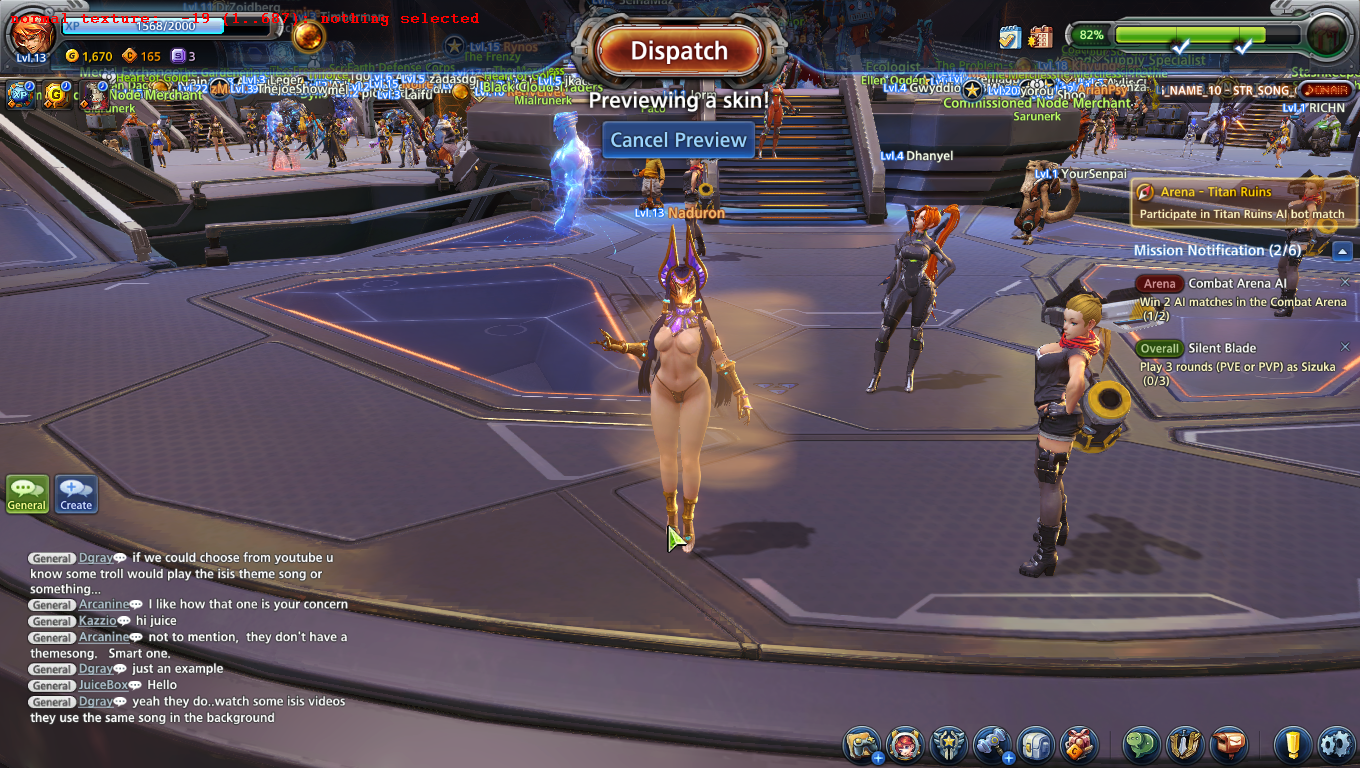Open the green chat bubbles social icon
1360x768 pixels.
coord(1142,745)
